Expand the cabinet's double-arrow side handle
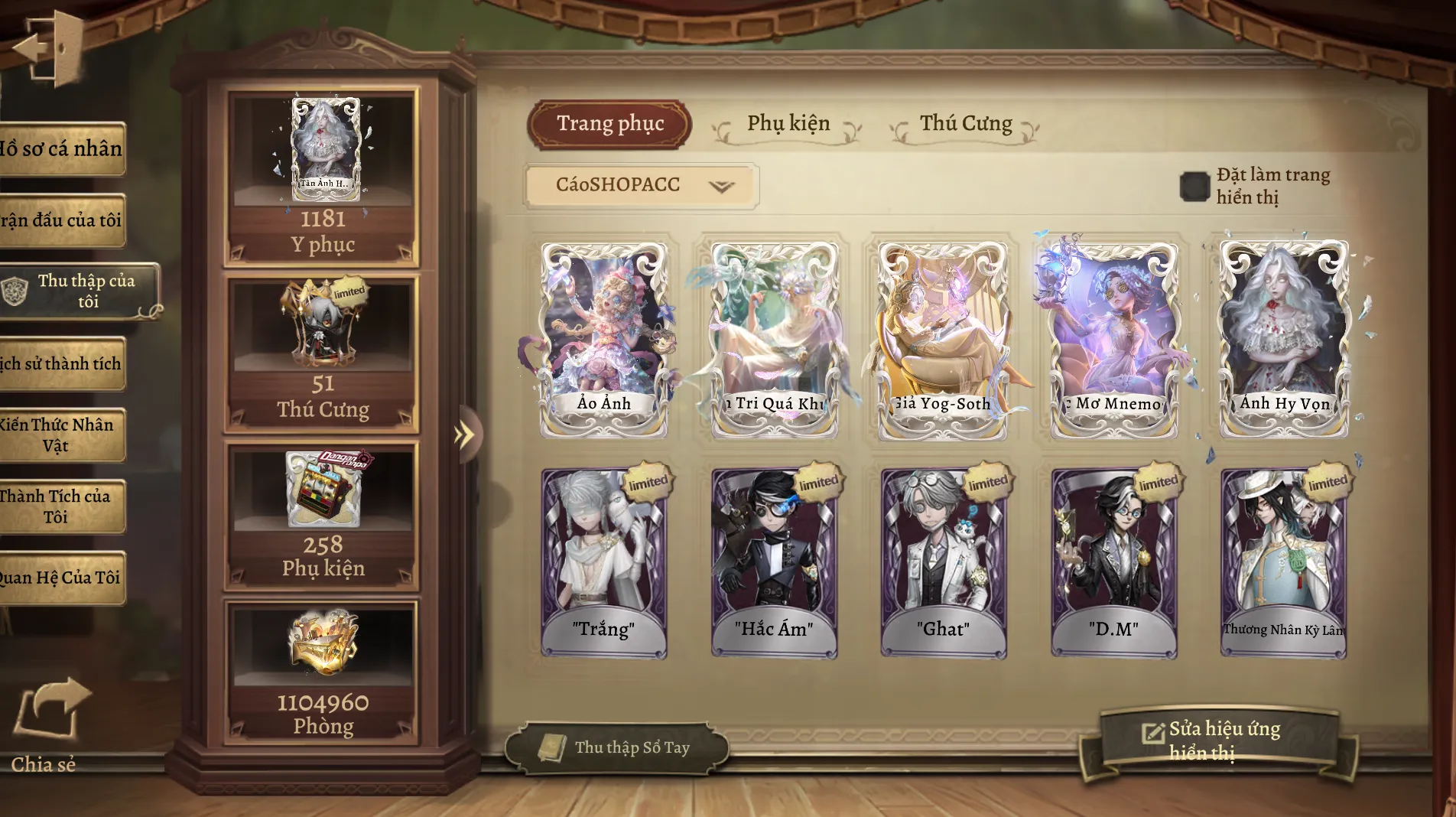Image resolution: width=1456 pixels, height=817 pixels. click(x=464, y=435)
